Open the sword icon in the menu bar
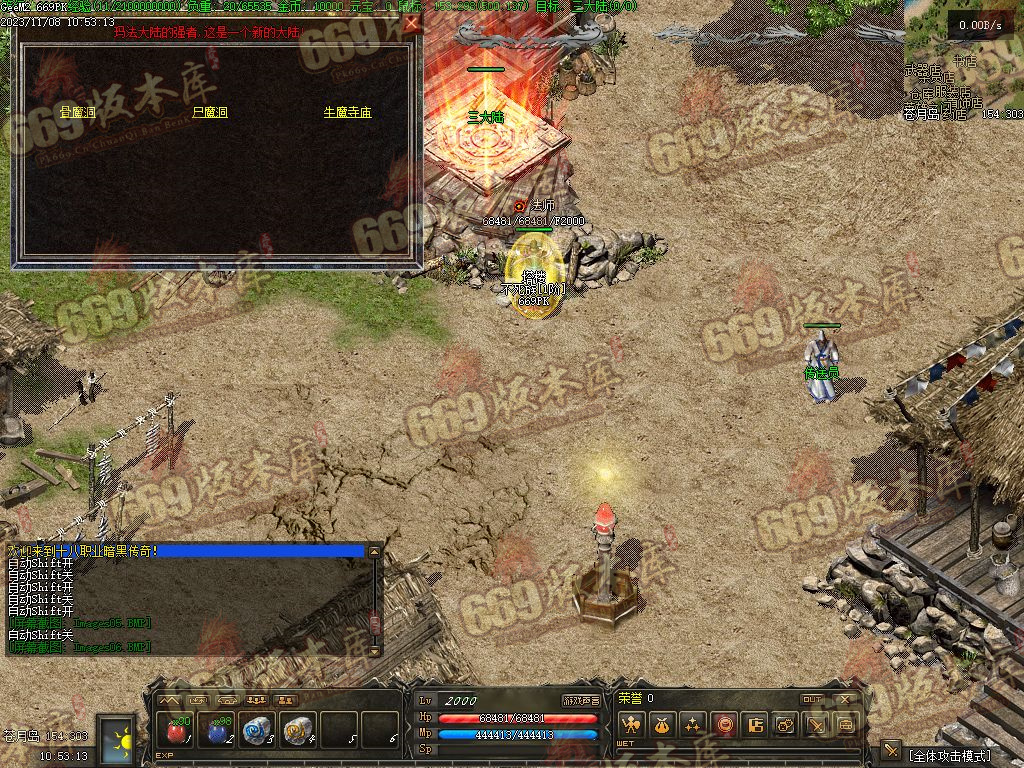The height and width of the screenshot is (768, 1024). click(x=816, y=725)
